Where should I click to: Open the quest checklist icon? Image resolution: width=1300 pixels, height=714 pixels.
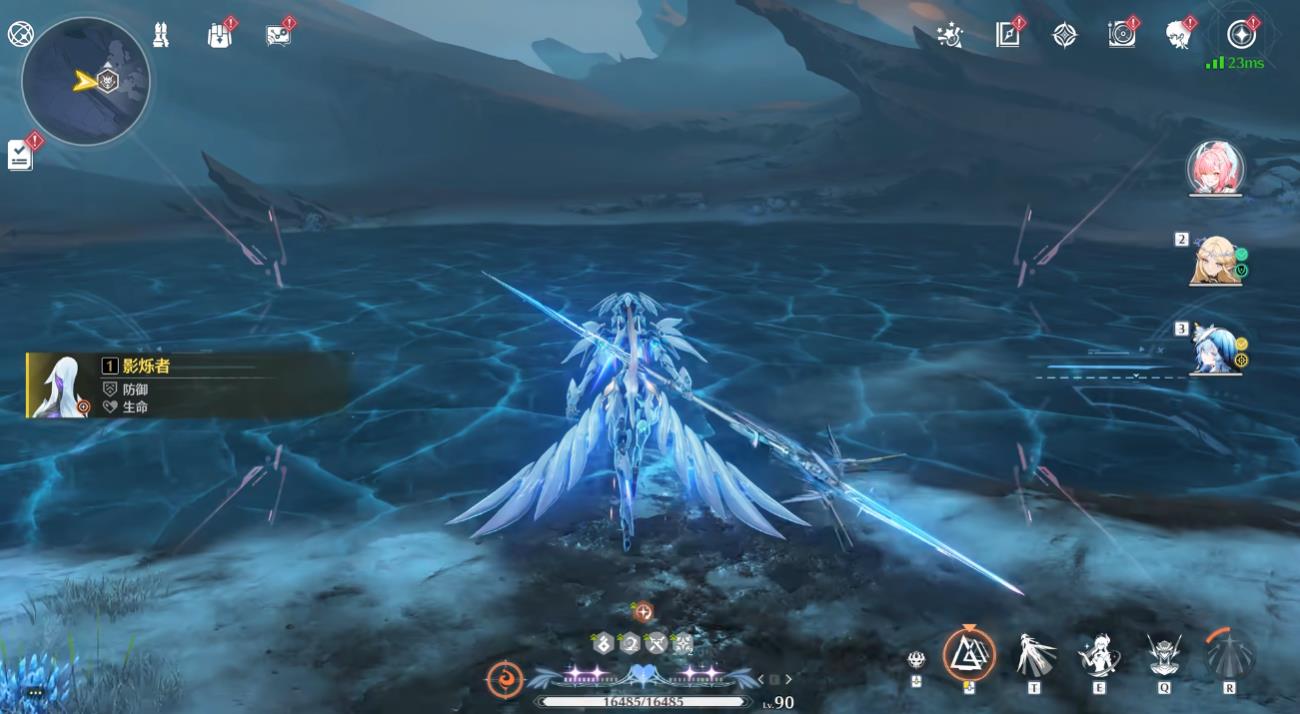20,154
